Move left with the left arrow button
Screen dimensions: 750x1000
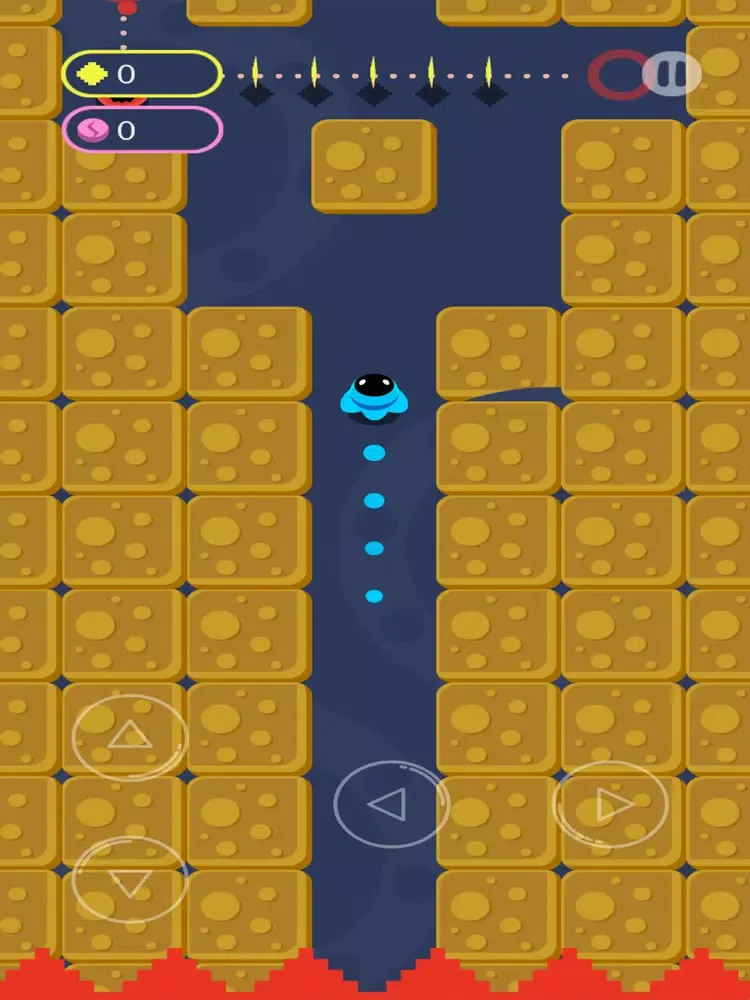(391, 804)
